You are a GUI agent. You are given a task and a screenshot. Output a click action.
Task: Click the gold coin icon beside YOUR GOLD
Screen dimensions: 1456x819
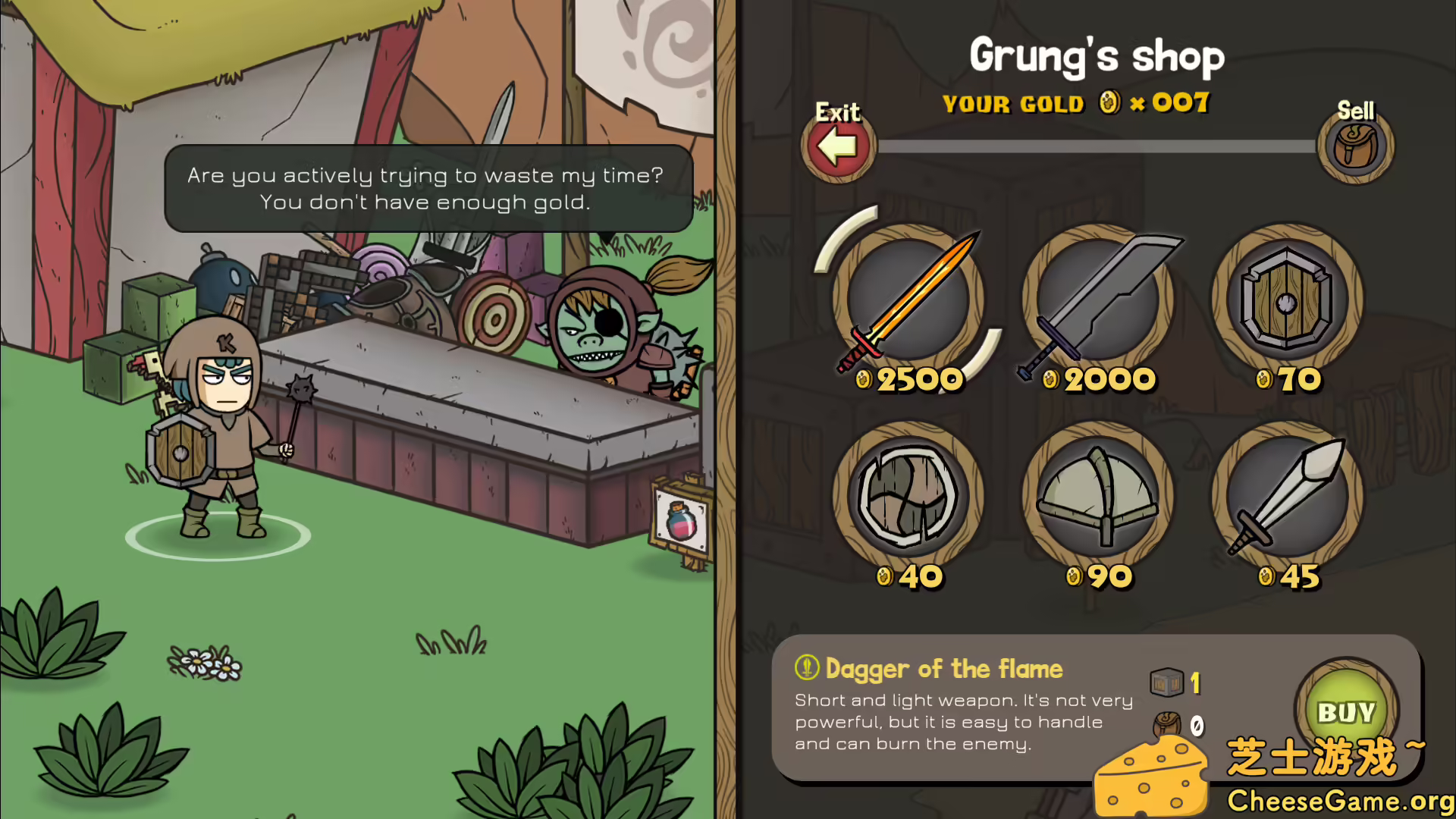tap(1108, 104)
